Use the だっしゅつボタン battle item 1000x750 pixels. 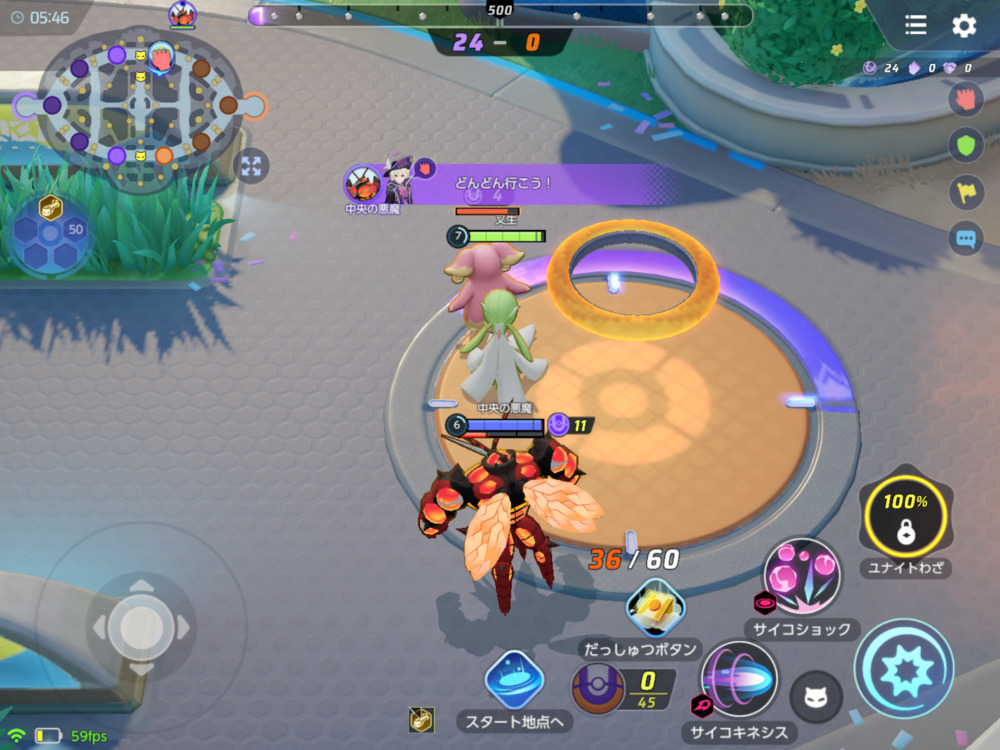[x=655, y=607]
